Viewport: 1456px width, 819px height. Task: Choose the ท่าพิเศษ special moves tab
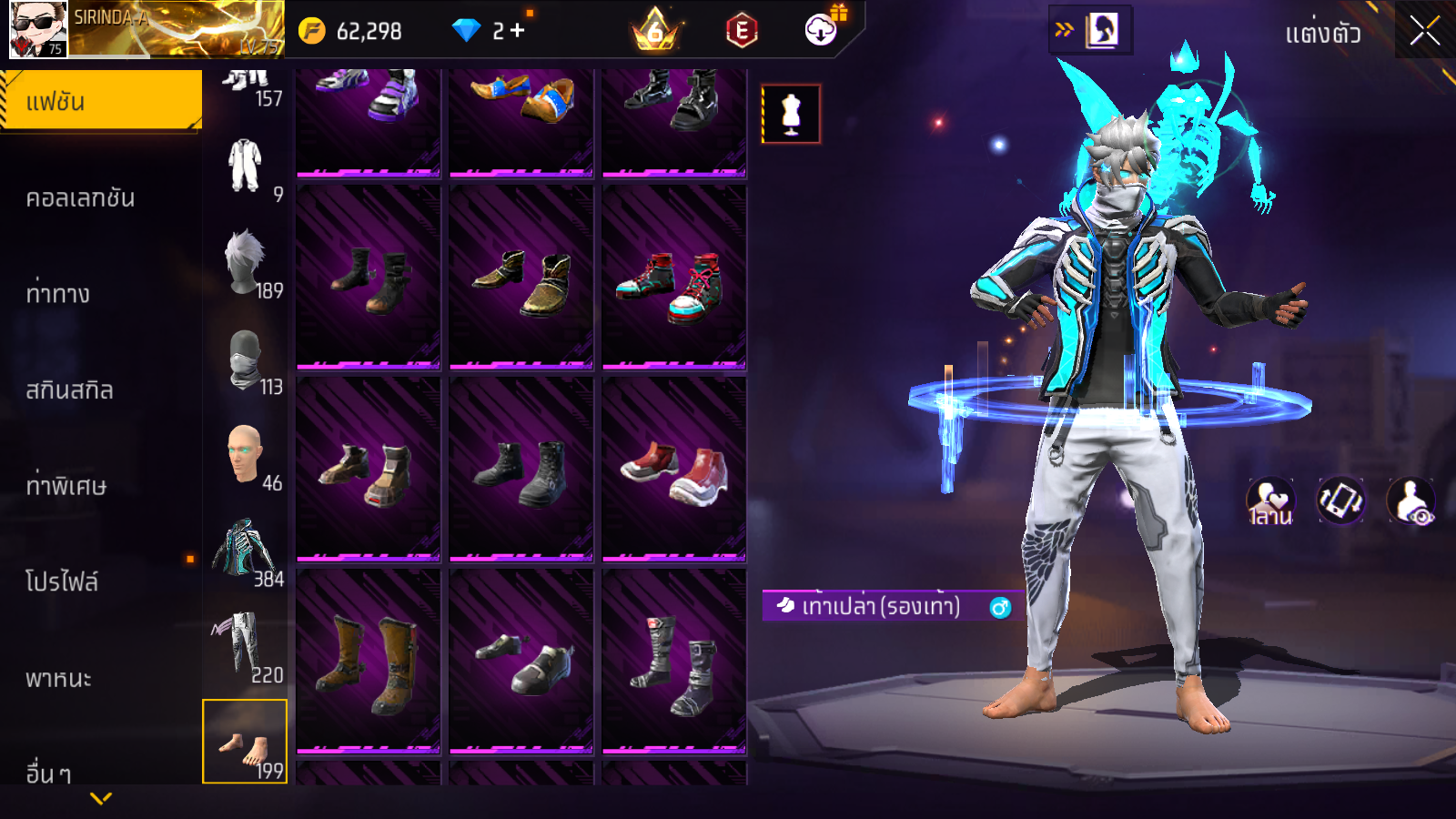[66, 486]
